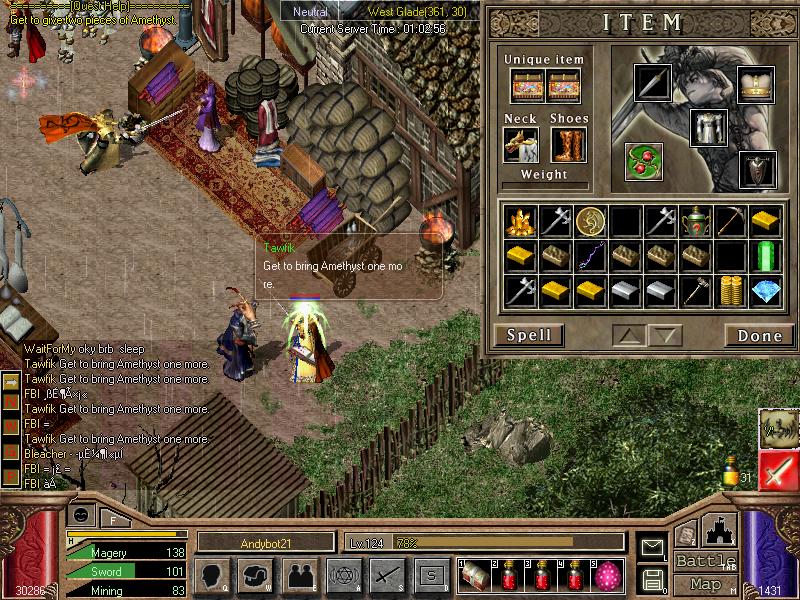The image size is (800, 600).
Task: Click the equipped Neck slot item
Action: click(521, 145)
